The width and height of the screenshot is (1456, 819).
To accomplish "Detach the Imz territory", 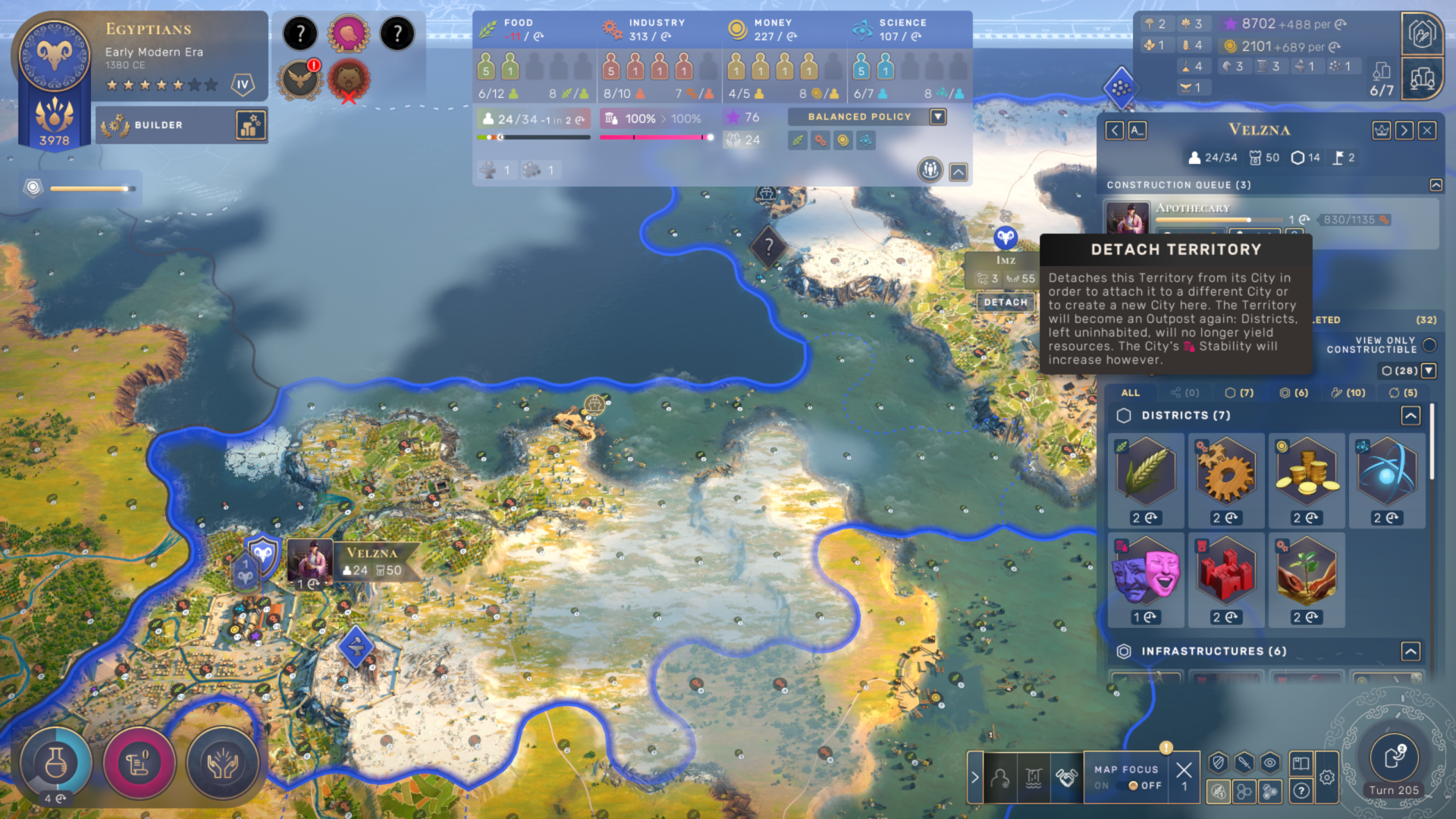I will tap(1006, 302).
